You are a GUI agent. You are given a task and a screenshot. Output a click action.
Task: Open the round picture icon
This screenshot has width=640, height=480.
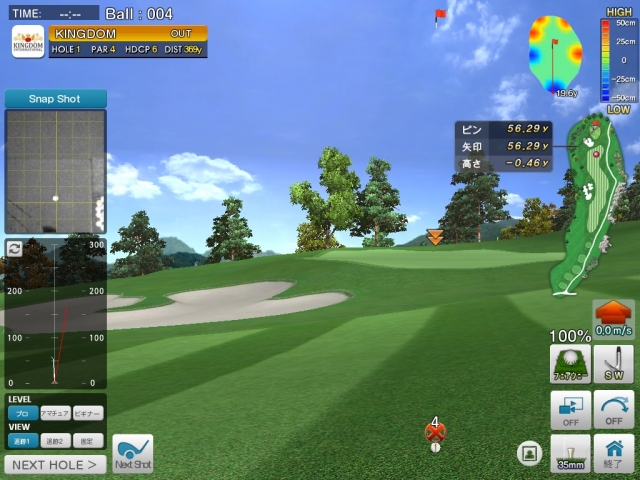pyautogui.click(x=529, y=453)
